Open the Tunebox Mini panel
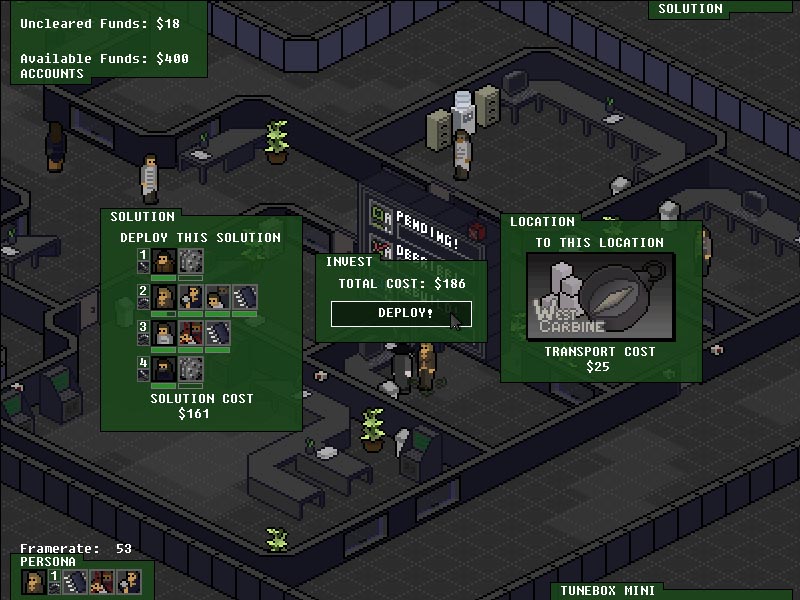 606,591
